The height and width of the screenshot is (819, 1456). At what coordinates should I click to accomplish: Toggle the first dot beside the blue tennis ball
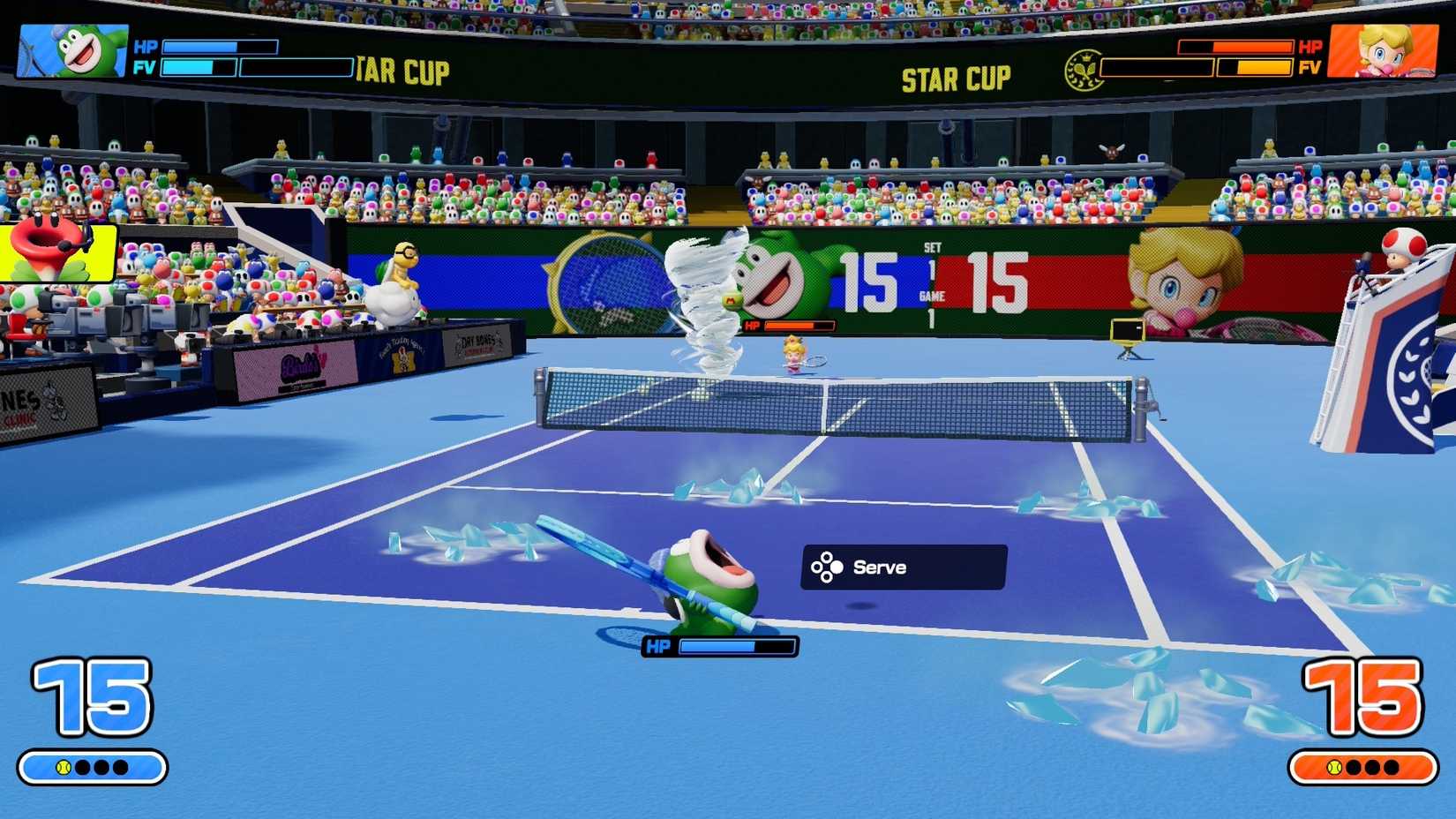tap(83, 766)
